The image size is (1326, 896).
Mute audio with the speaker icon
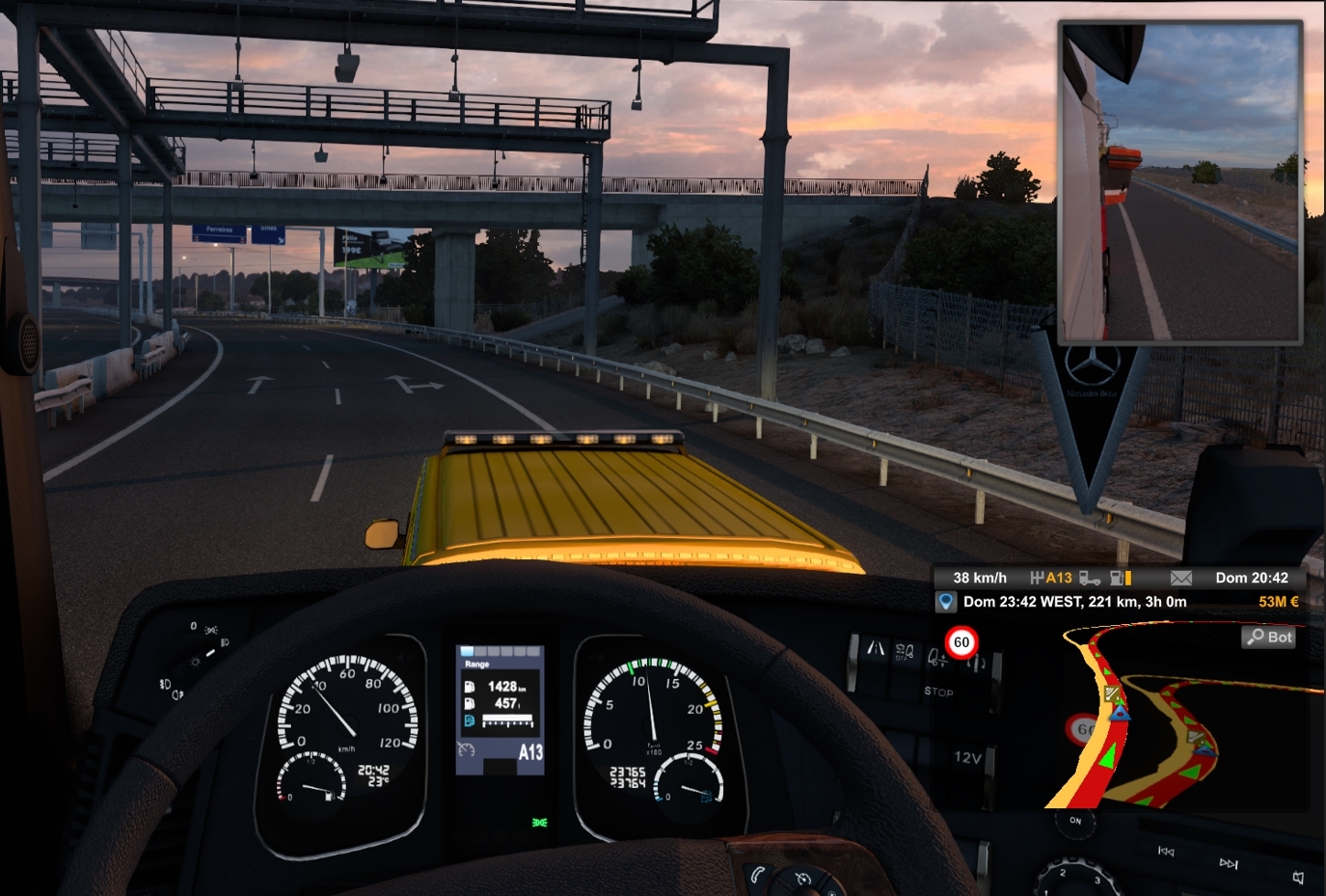[x=1298, y=876]
